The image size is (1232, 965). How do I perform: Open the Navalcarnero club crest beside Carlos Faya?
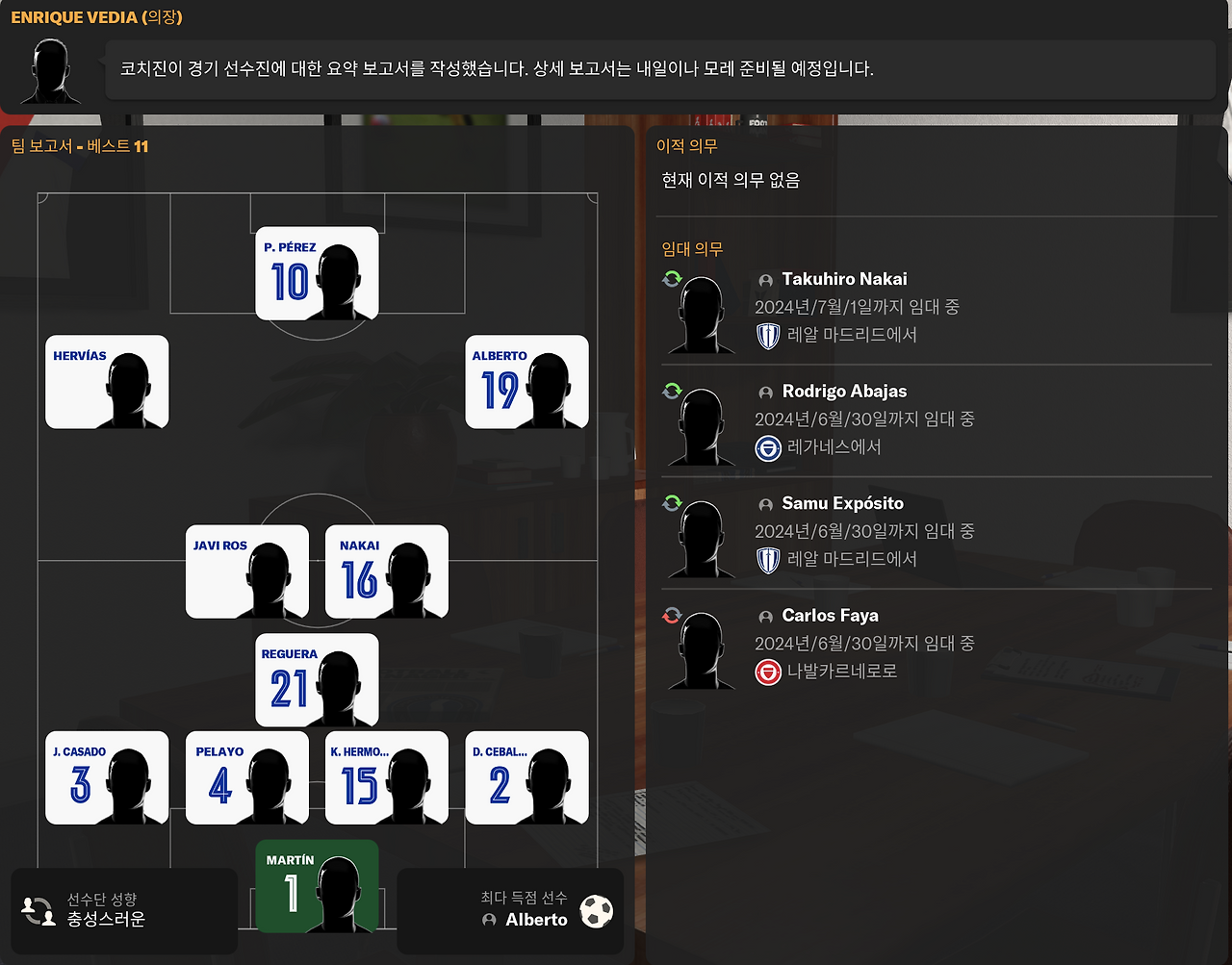tap(767, 673)
